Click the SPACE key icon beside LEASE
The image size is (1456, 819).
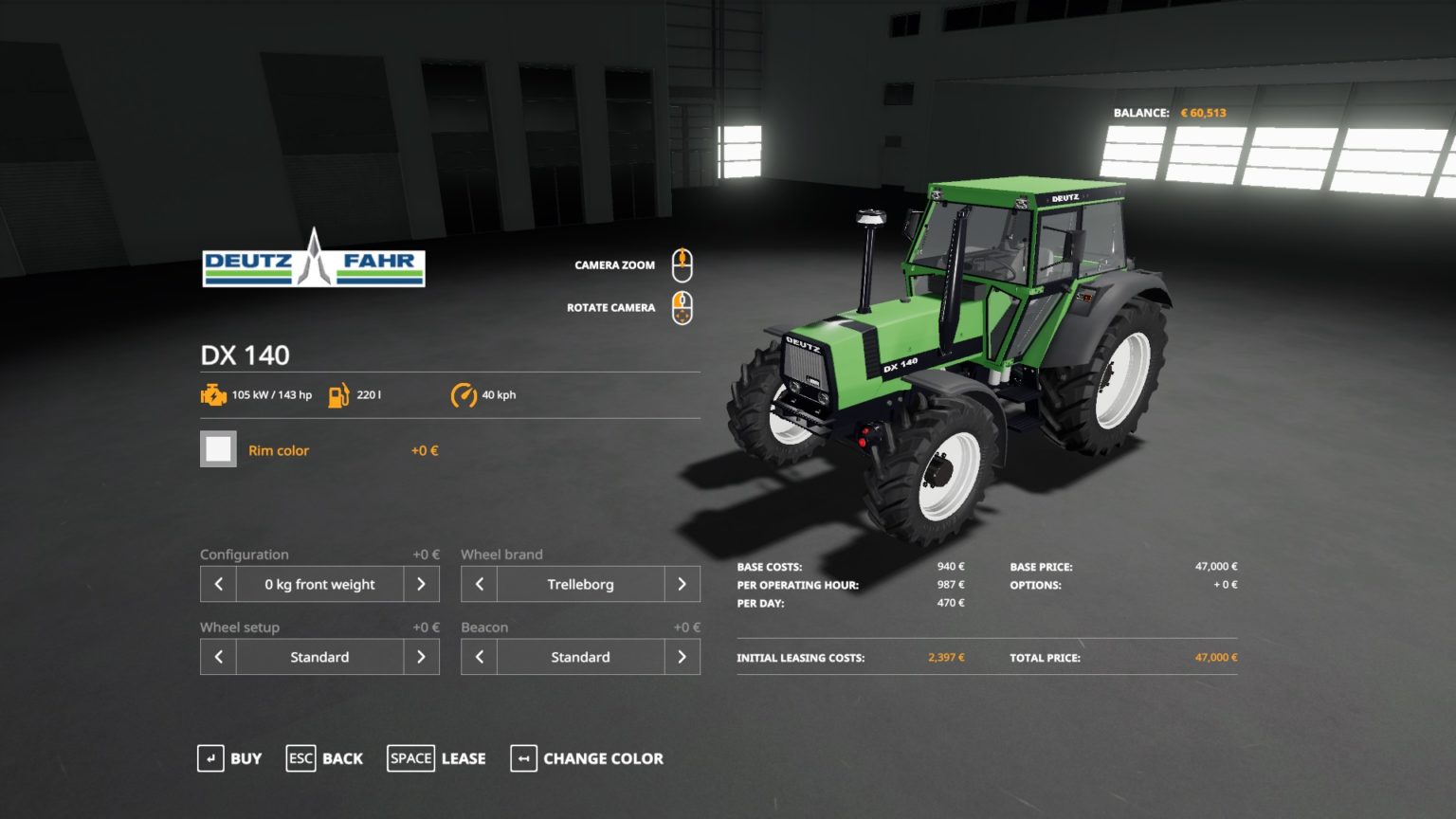click(410, 758)
